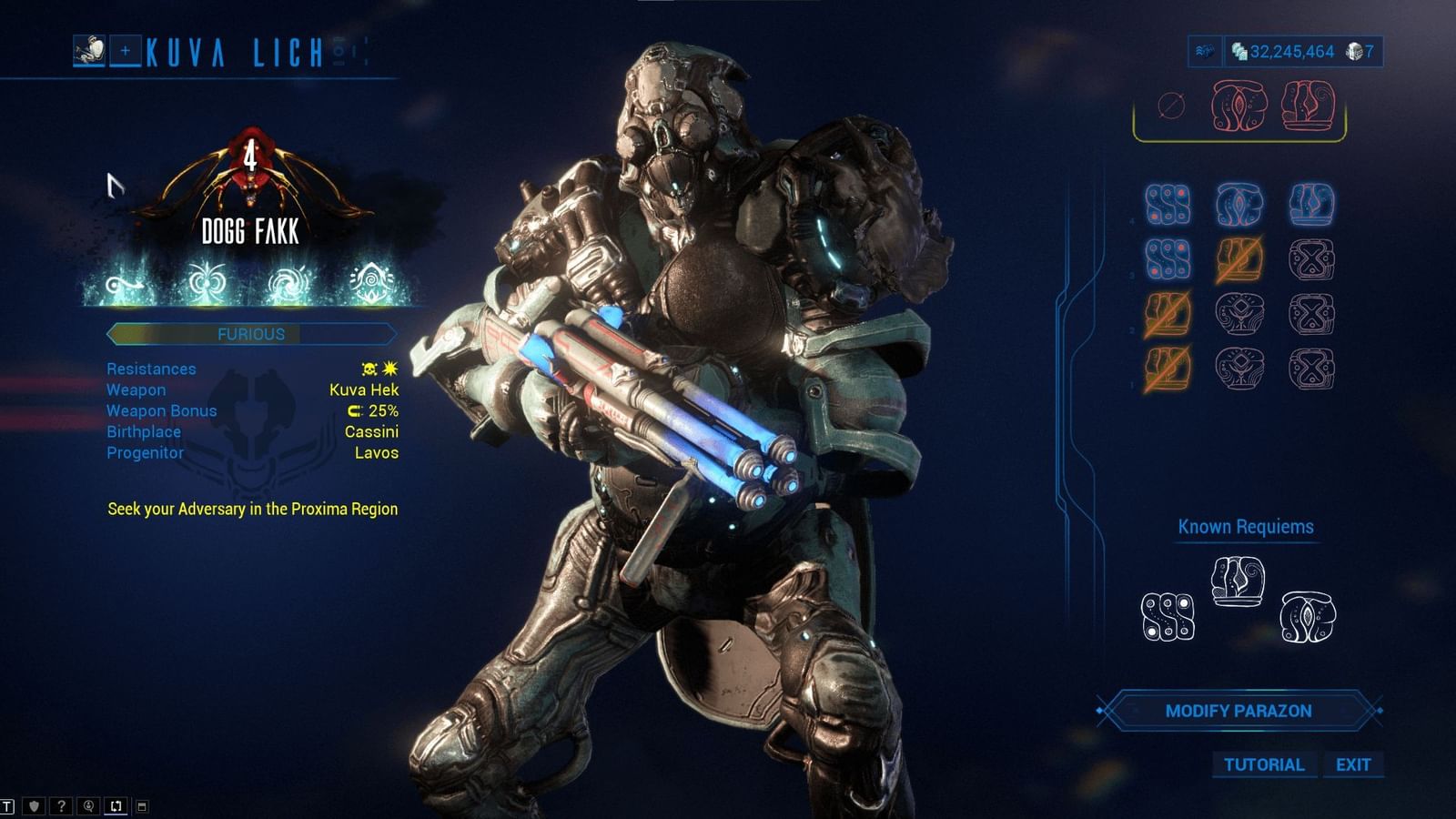Click the shield icon in the bottom taskbar
The width and height of the screenshot is (1456, 819).
pyautogui.click(x=33, y=805)
